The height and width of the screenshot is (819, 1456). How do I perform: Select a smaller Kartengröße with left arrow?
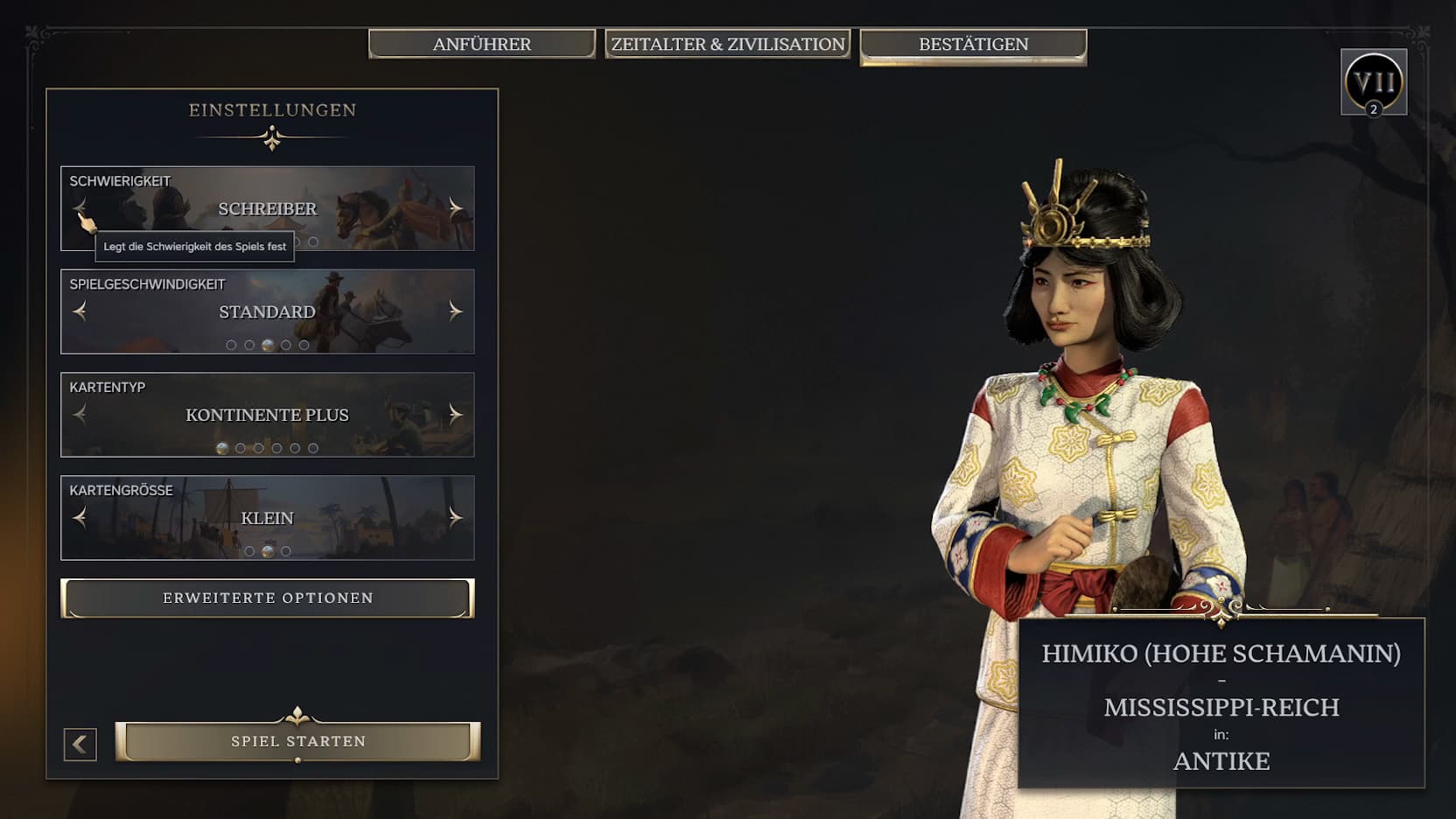pyautogui.click(x=80, y=517)
